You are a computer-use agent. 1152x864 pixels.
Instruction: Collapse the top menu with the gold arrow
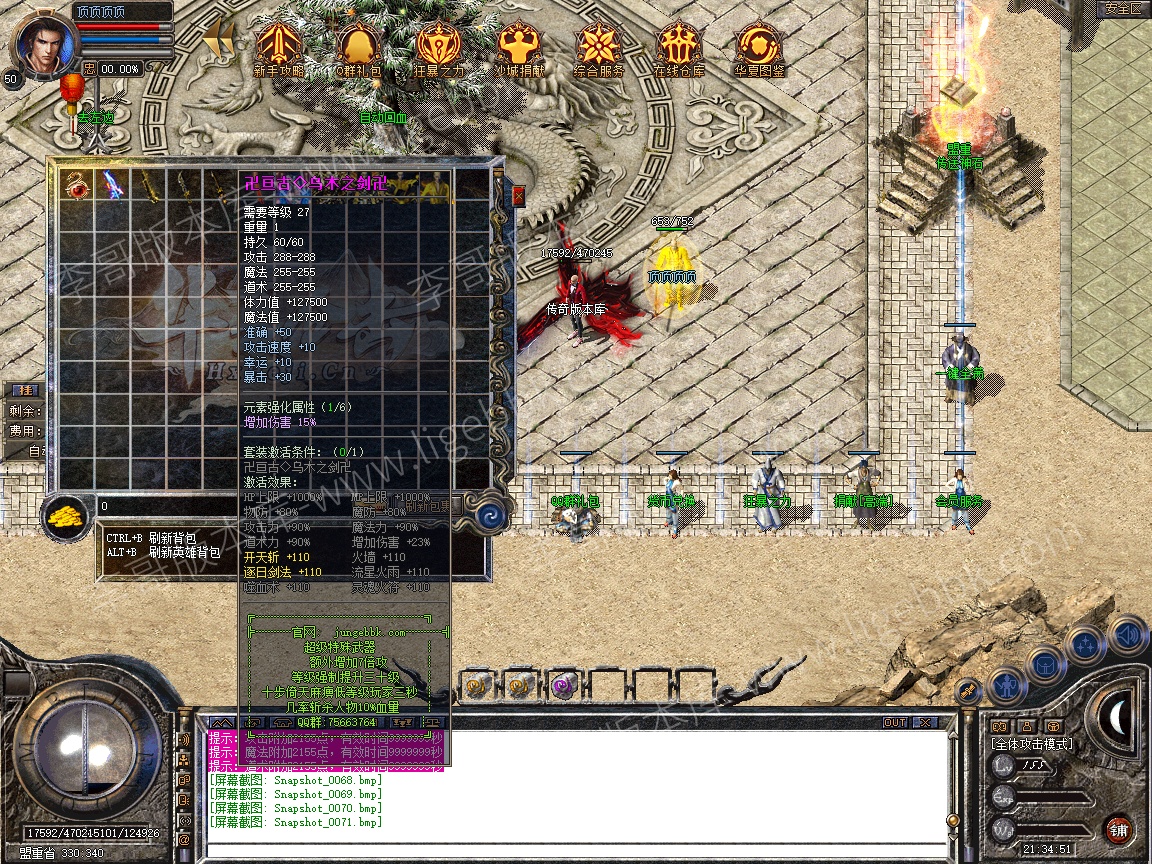(218, 41)
